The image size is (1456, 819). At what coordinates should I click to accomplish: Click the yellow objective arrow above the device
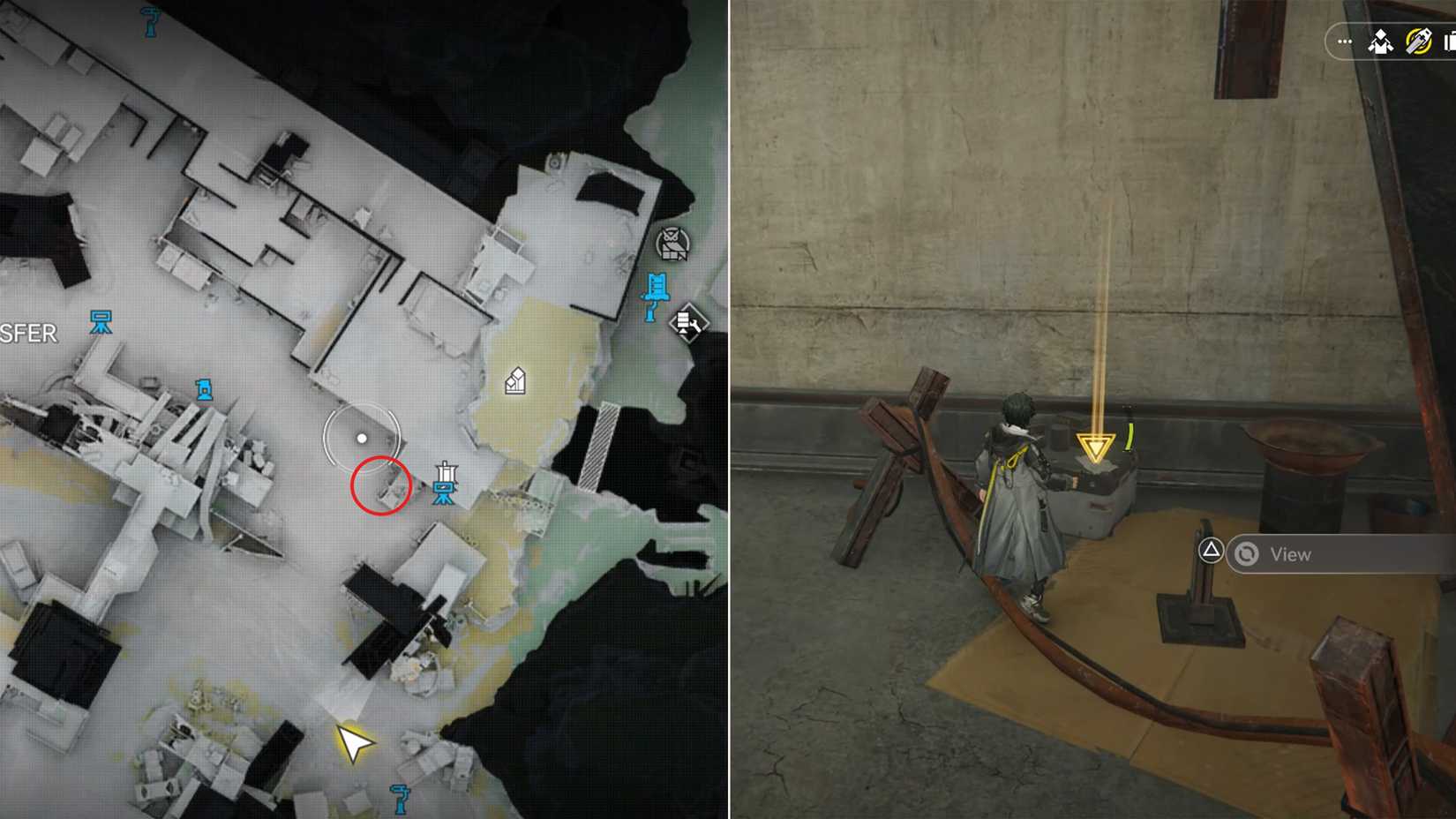[1097, 447]
